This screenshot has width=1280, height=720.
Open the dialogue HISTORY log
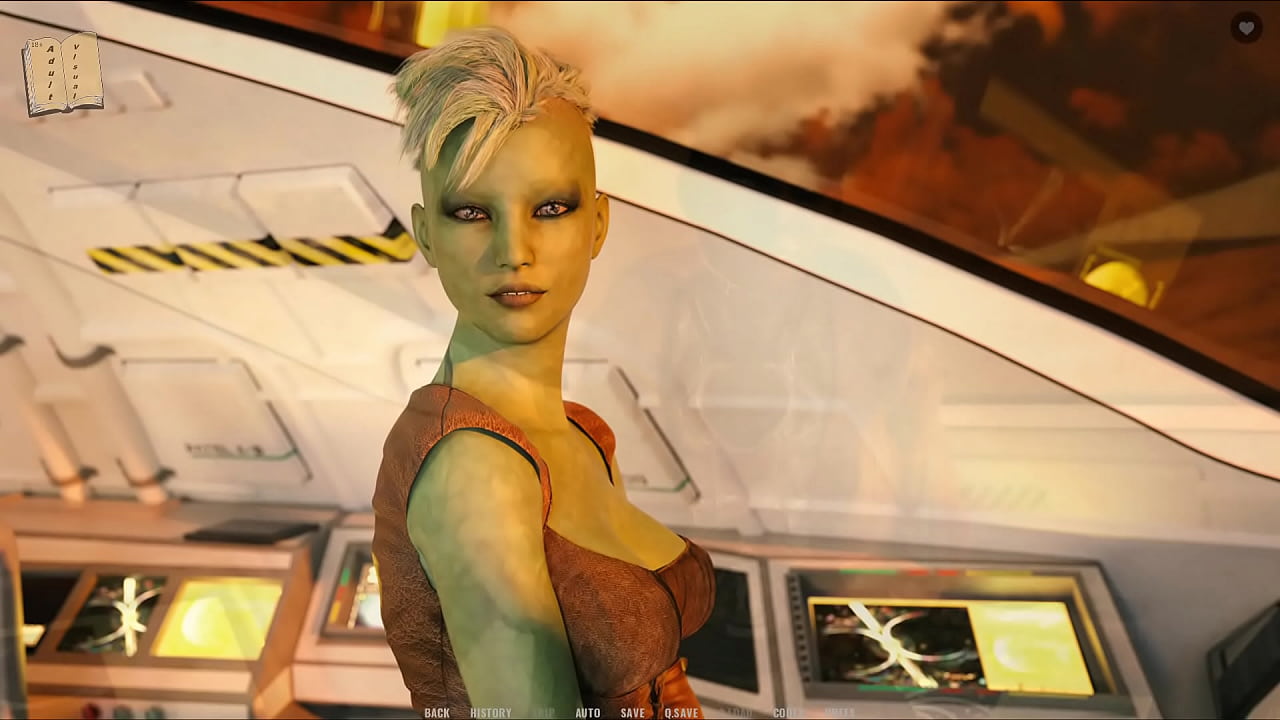point(490,713)
